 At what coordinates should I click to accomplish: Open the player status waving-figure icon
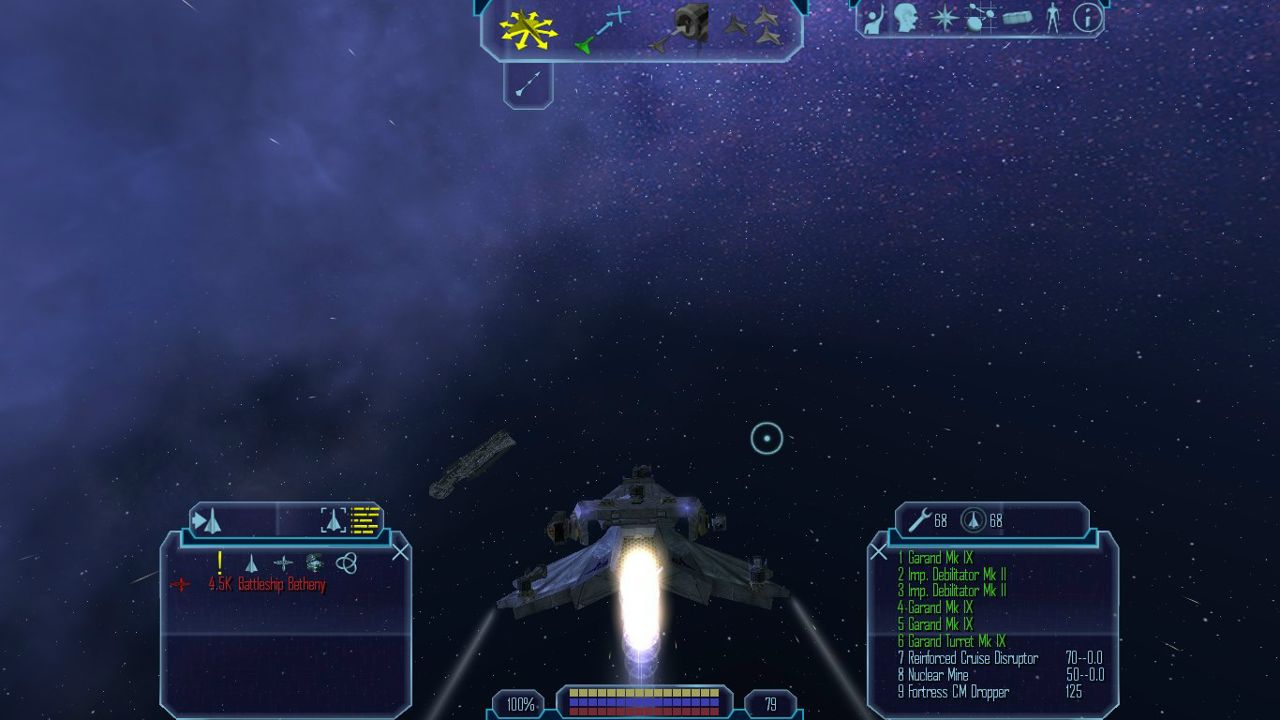873,18
